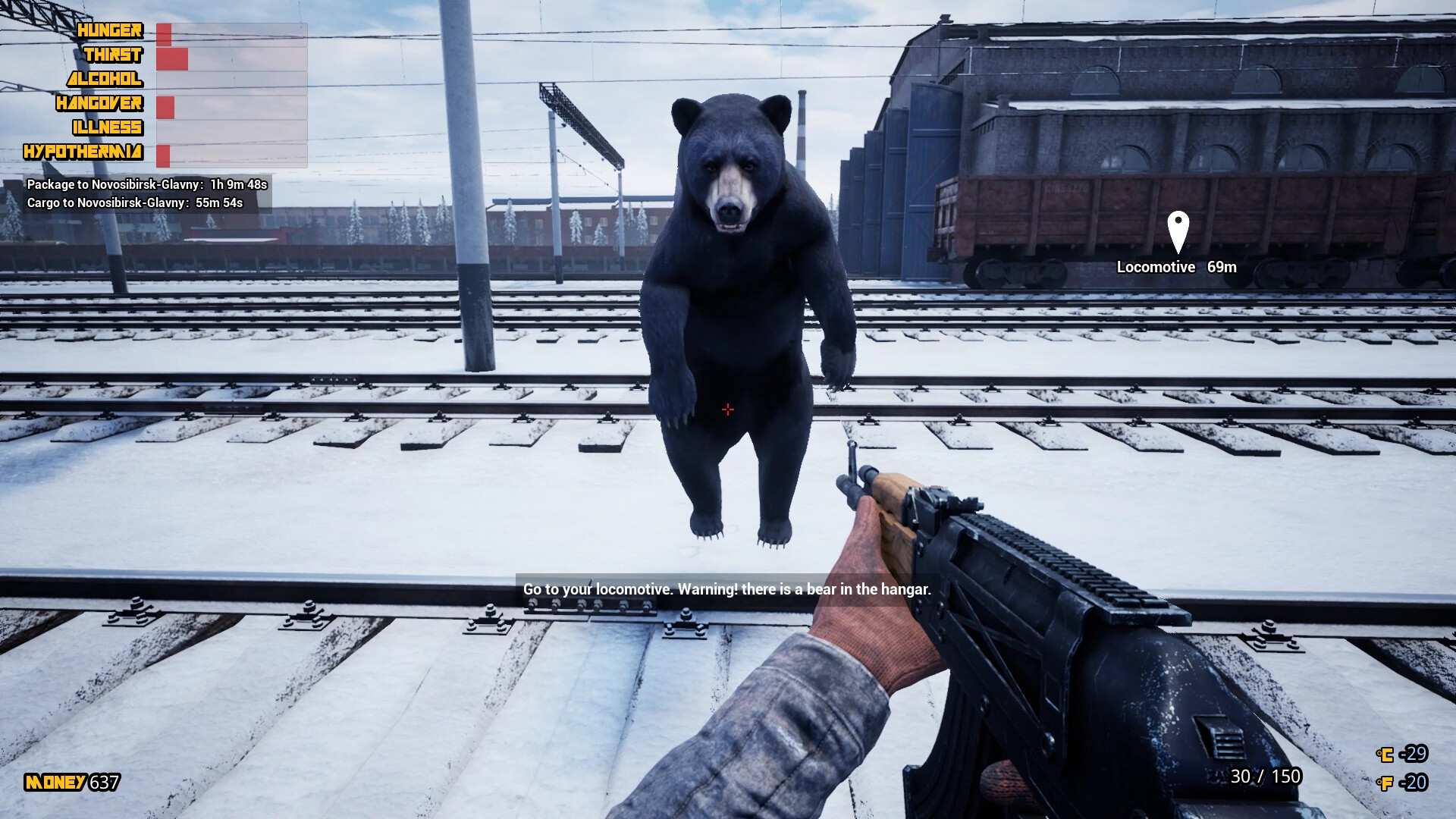Click the ALCOHOL status label

[106, 80]
